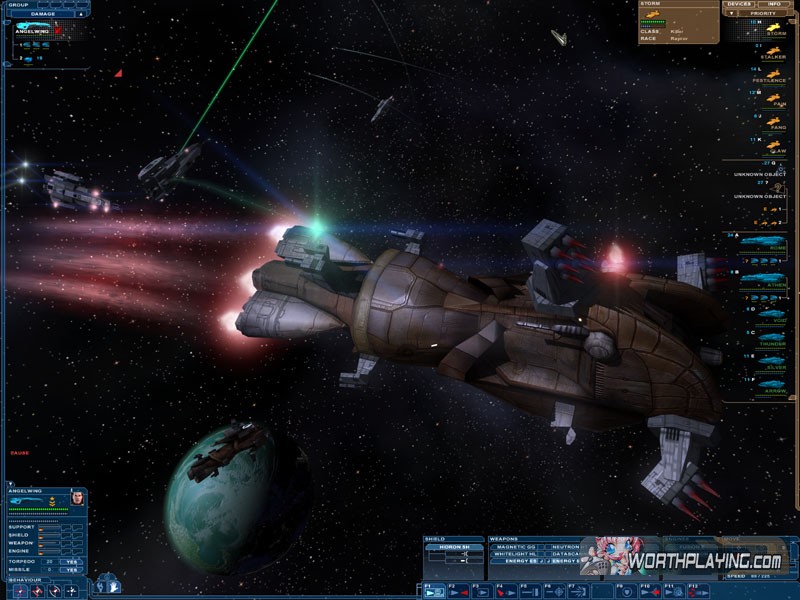The image size is (800, 600).
Task: Toggle the Missile YES button
Action: pyautogui.click(x=70, y=570)
